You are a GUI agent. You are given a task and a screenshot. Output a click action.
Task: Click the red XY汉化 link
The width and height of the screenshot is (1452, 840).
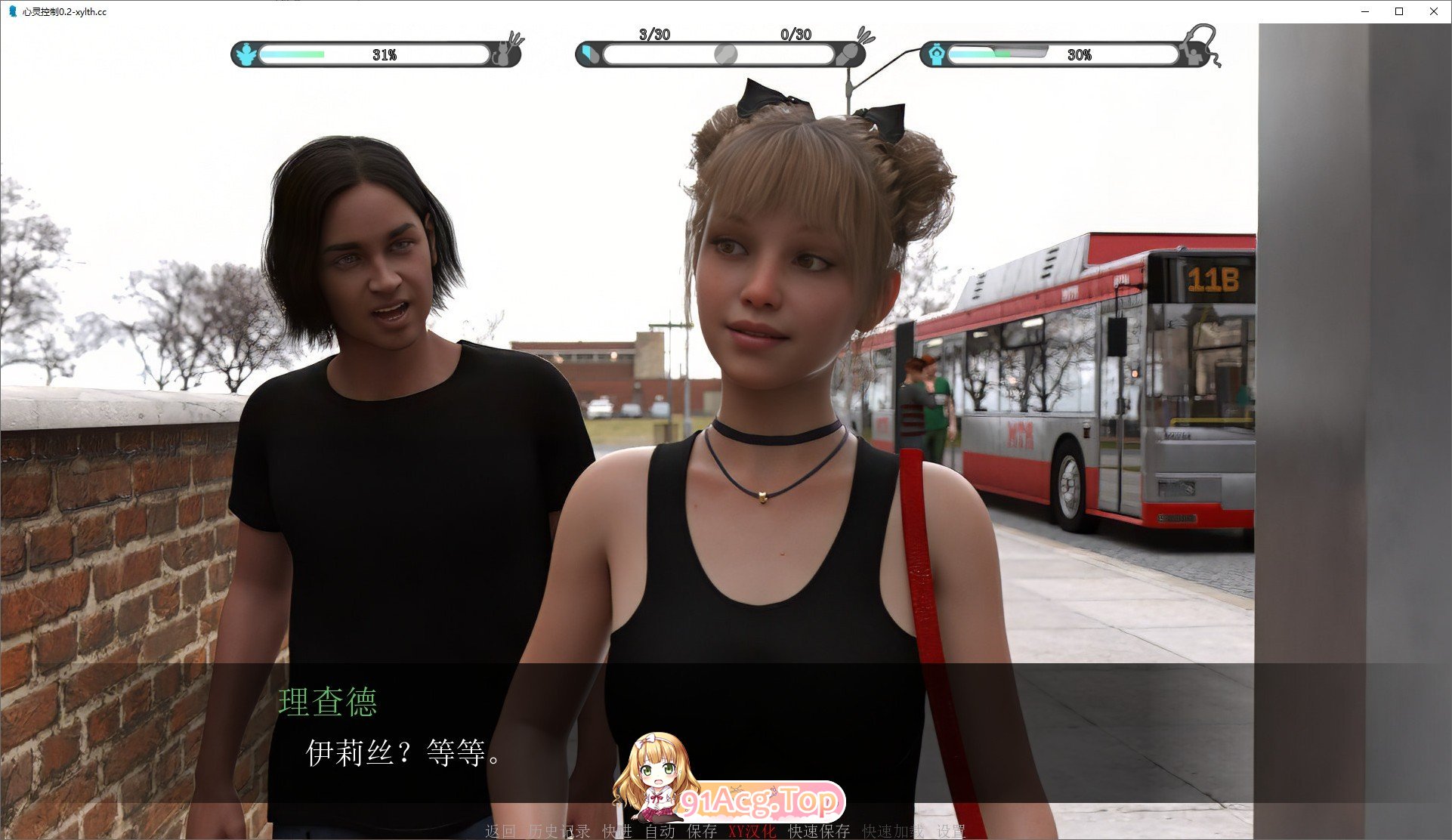pos(752,831)
